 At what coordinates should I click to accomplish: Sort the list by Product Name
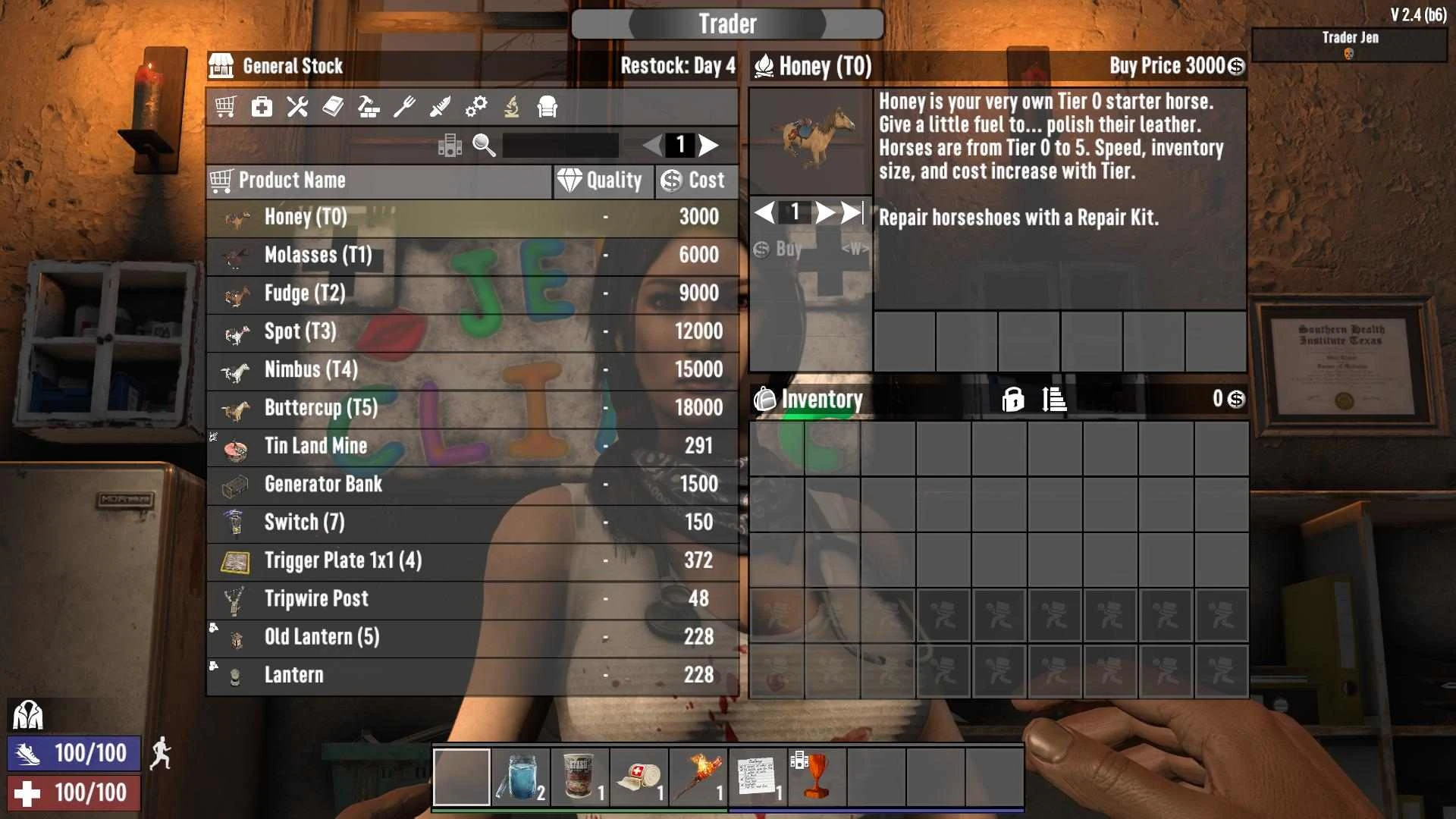click(379, 181)
